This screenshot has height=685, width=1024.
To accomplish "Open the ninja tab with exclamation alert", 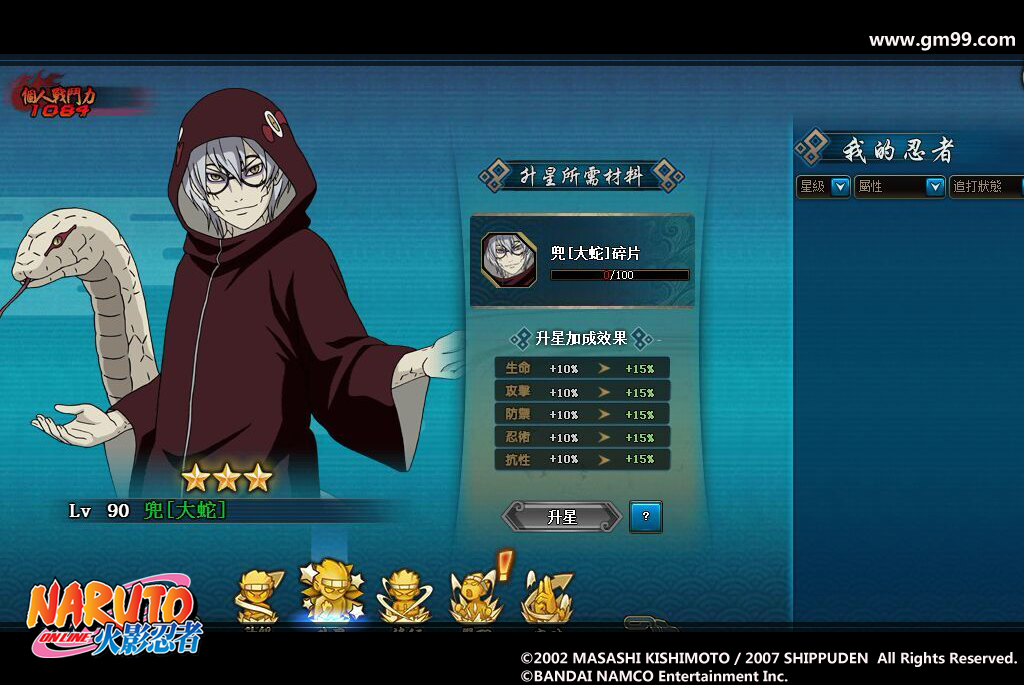I will [x=473, y=596].
